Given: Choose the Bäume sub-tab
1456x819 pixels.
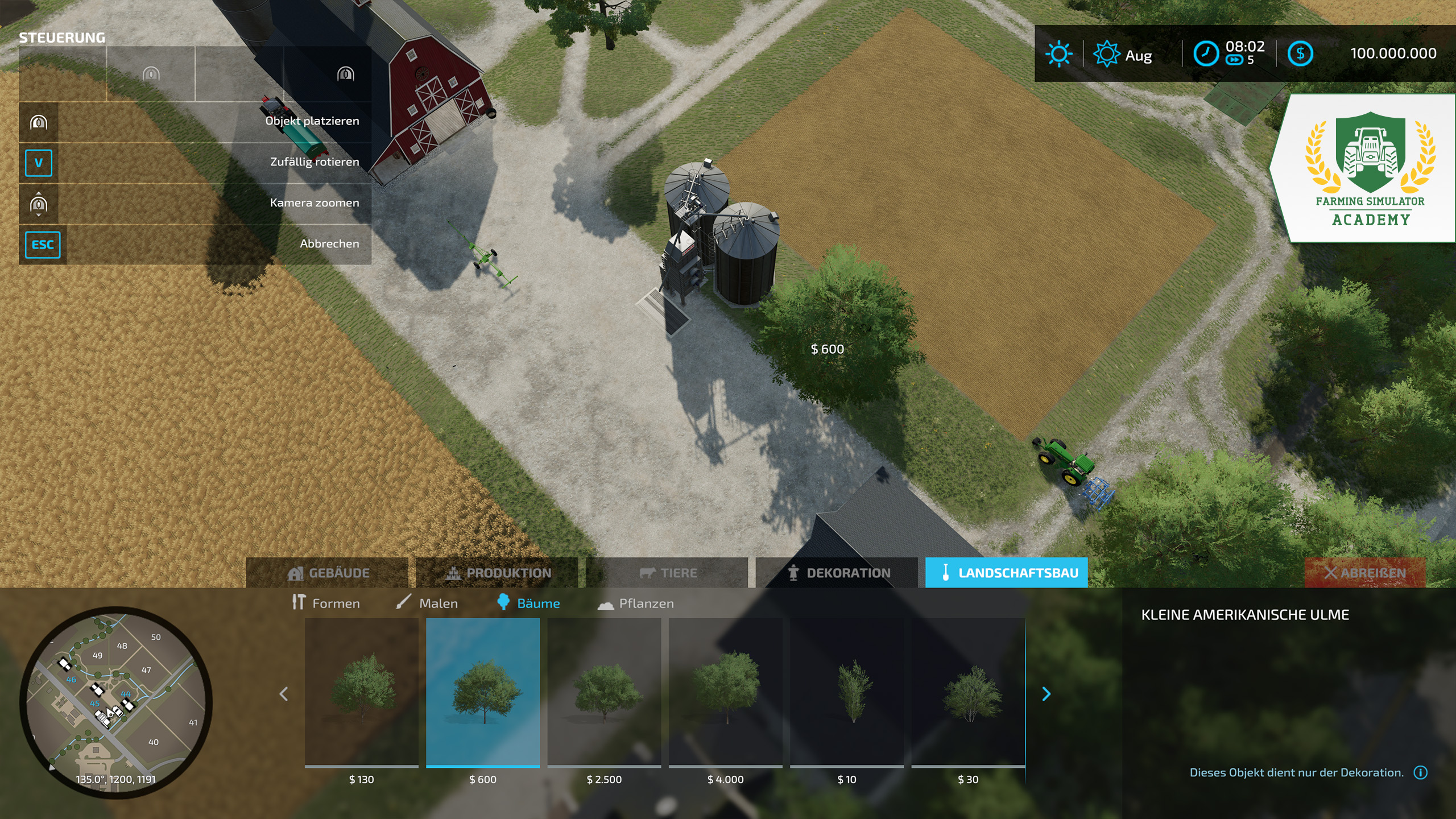Looking at the screenshot, I should [x=528, y=603].
